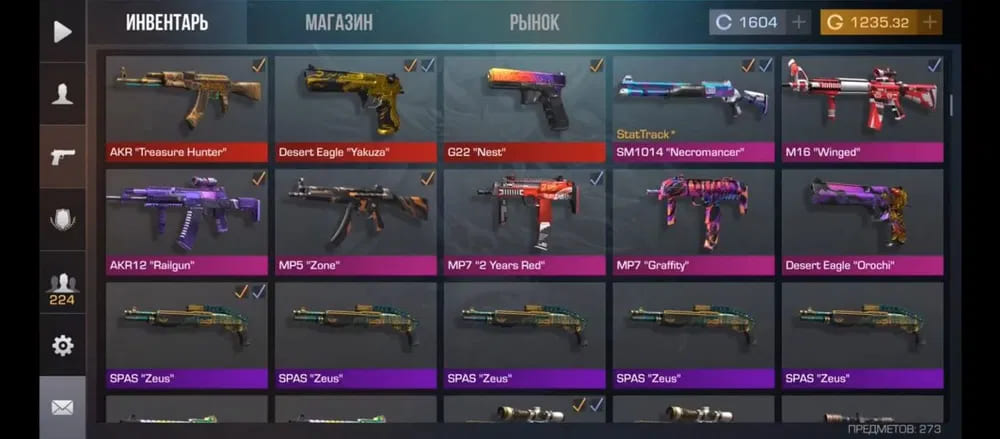Open the gear settings icon

pos(62,346)
